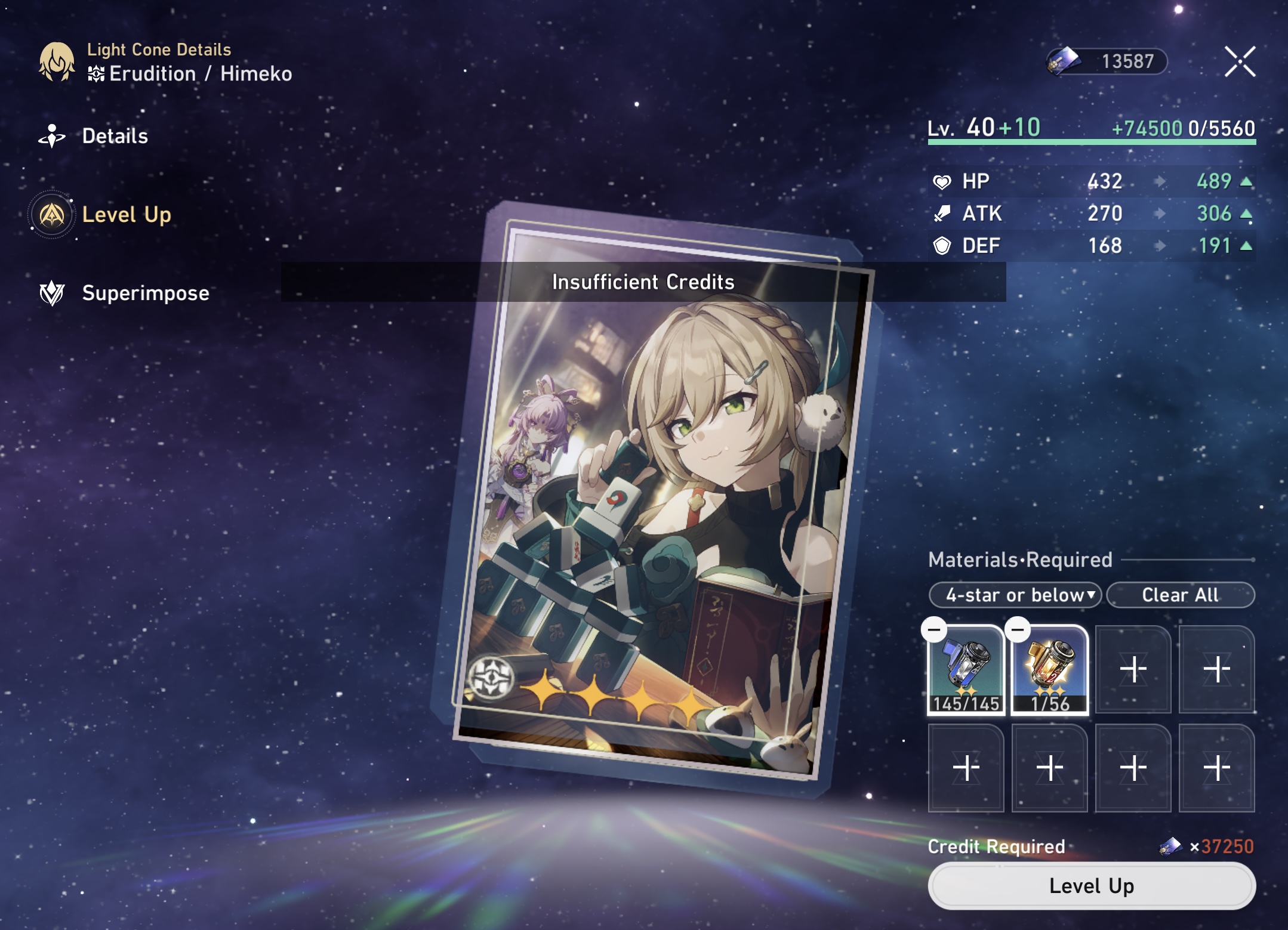Switch to the Superimpose tab
The image size is (1288, 930).
[145, 292]
